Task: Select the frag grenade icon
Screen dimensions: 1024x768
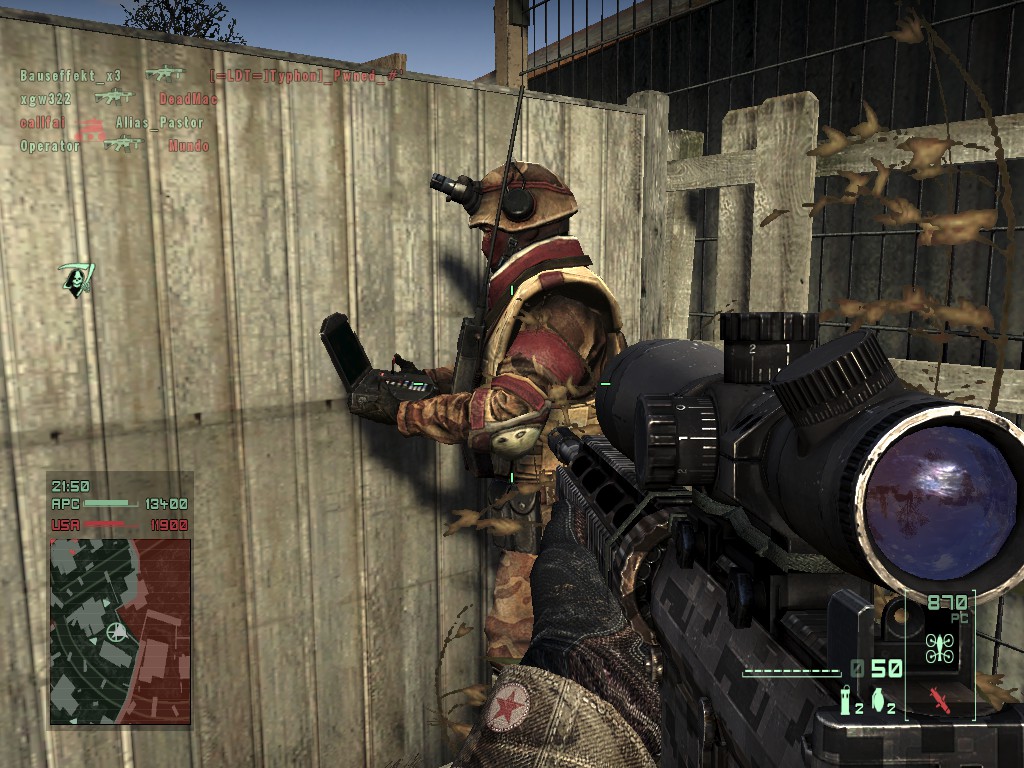Action: (x=877, y=699)
